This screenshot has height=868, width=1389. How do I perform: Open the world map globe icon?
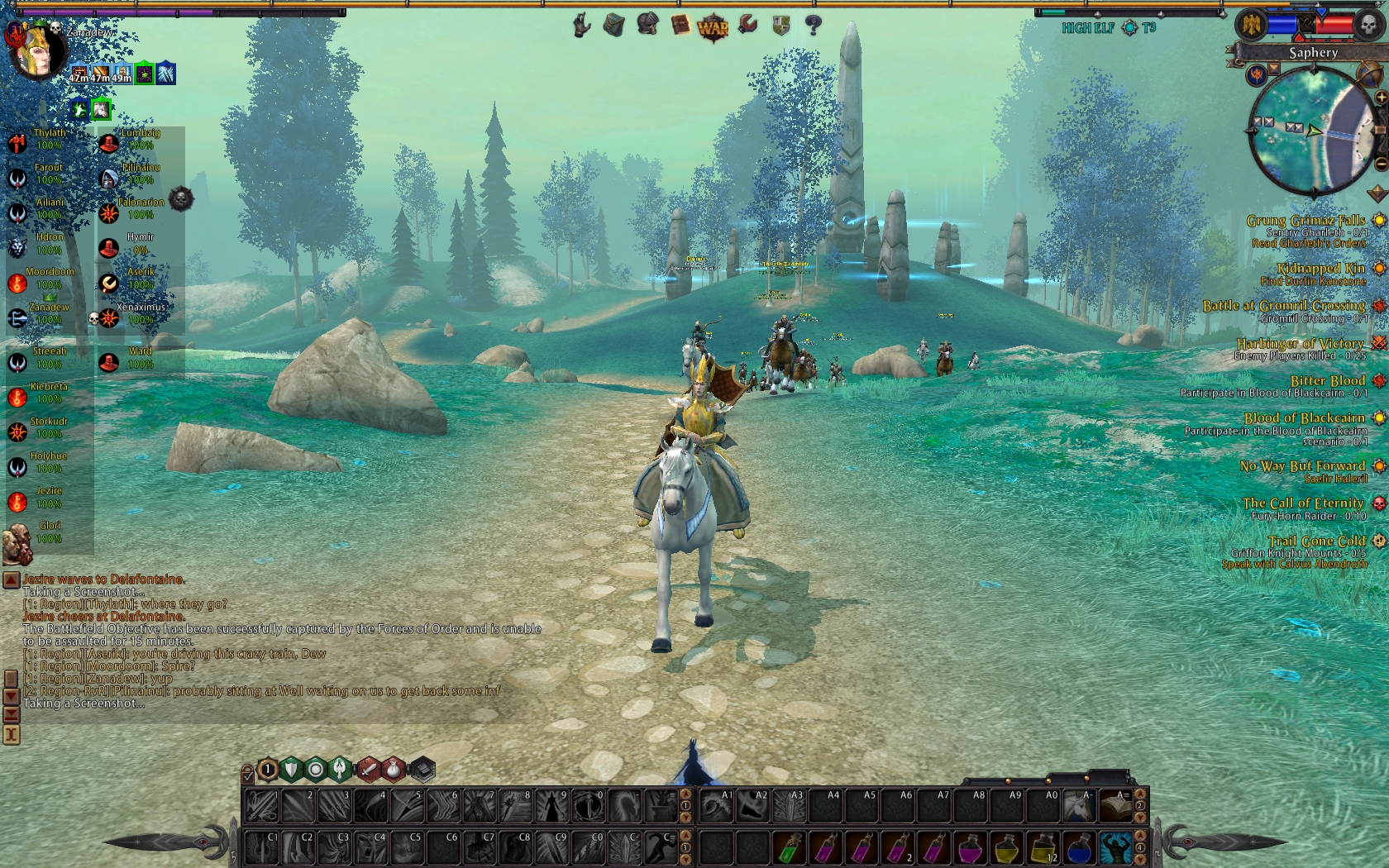point(1369,74)
